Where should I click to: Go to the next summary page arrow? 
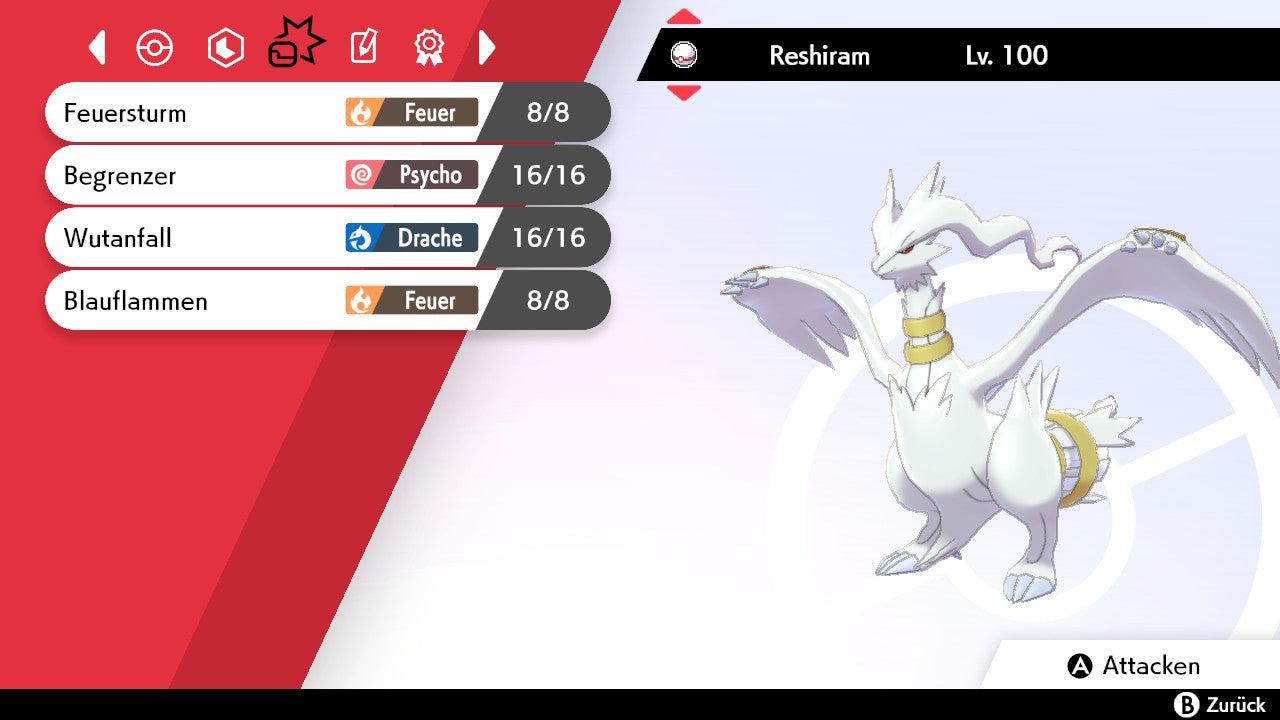[487, 47]
